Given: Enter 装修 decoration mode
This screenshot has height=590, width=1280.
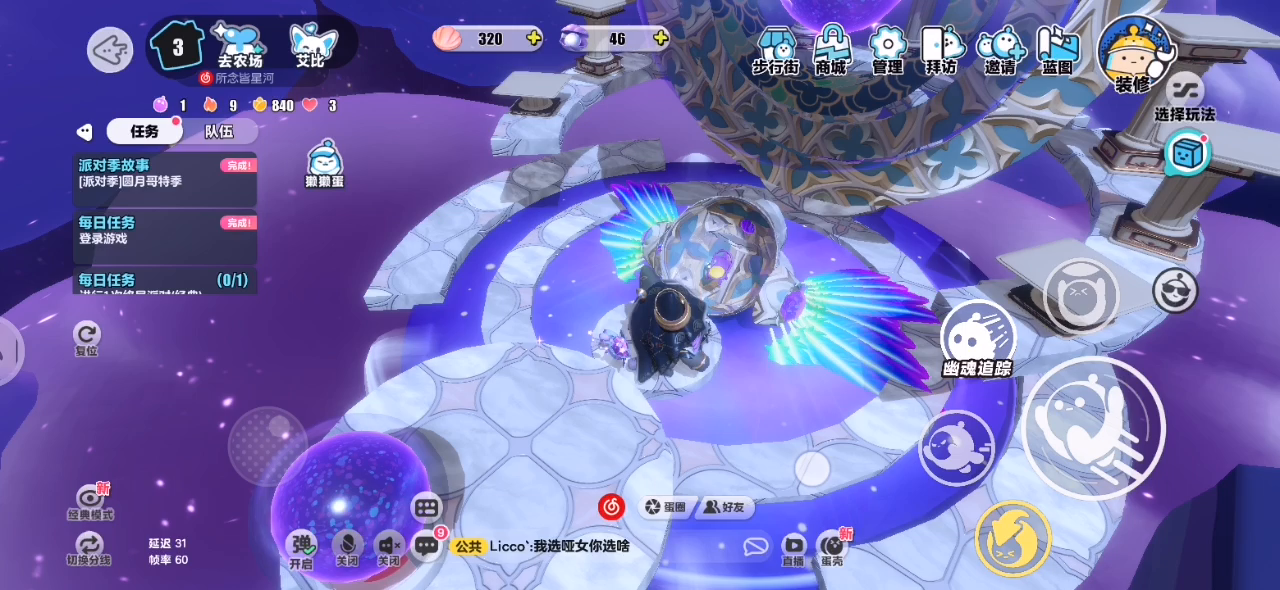Looking at the screenshot, I should coord(1134,53).
